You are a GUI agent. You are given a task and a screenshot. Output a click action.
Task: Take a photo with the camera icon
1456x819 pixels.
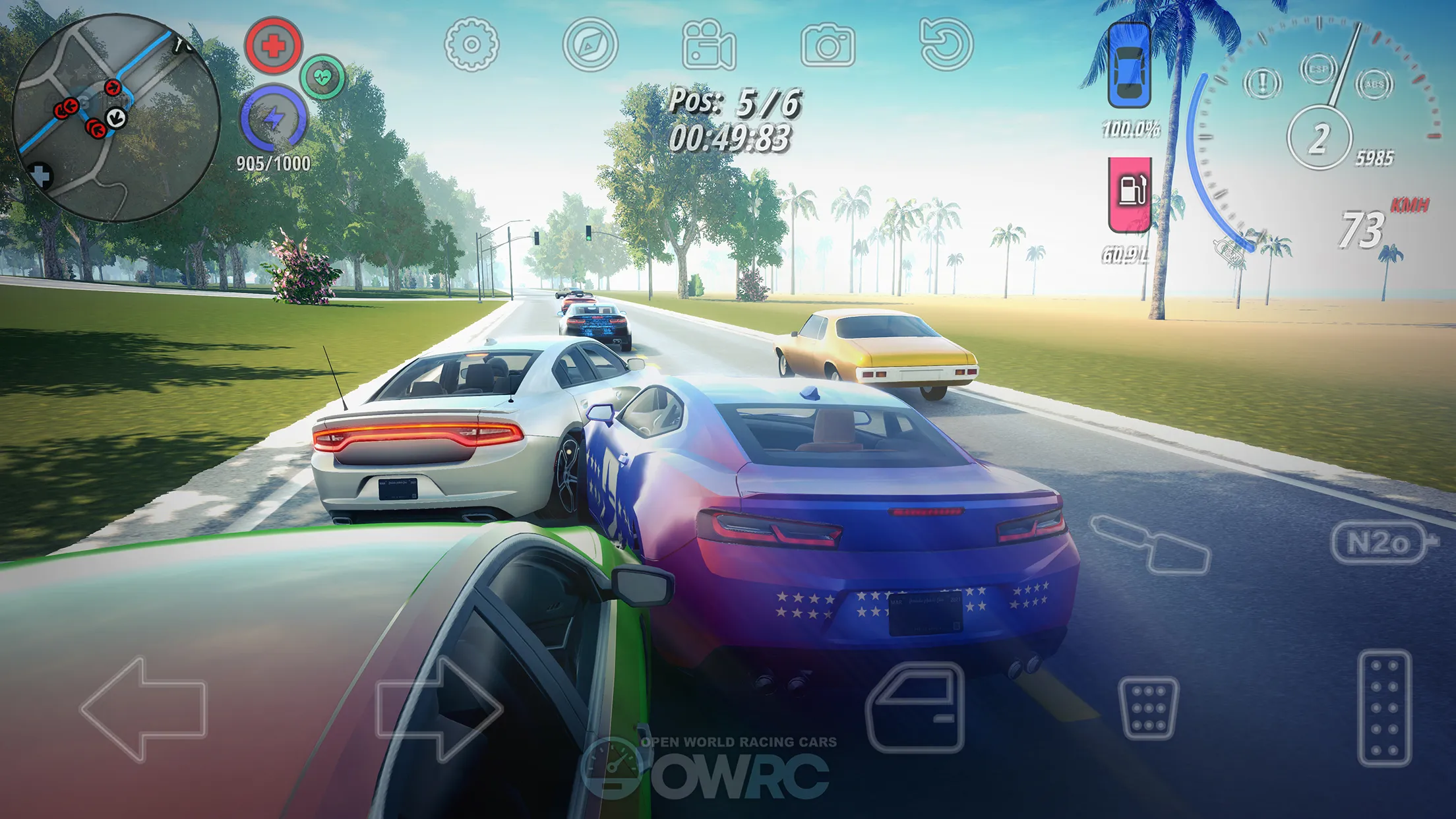point(828,45)
